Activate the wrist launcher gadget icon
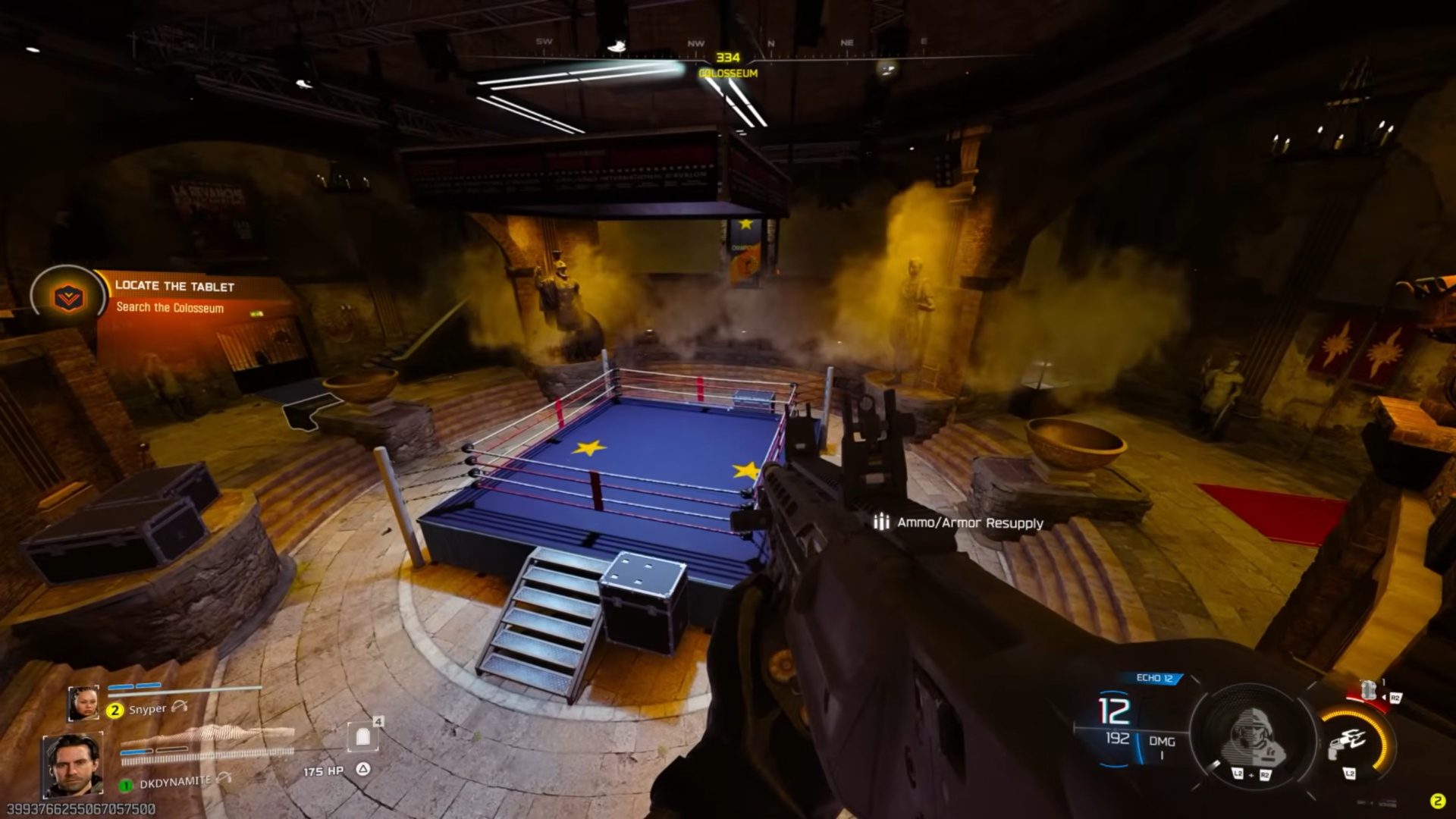 pos(1348,743)
